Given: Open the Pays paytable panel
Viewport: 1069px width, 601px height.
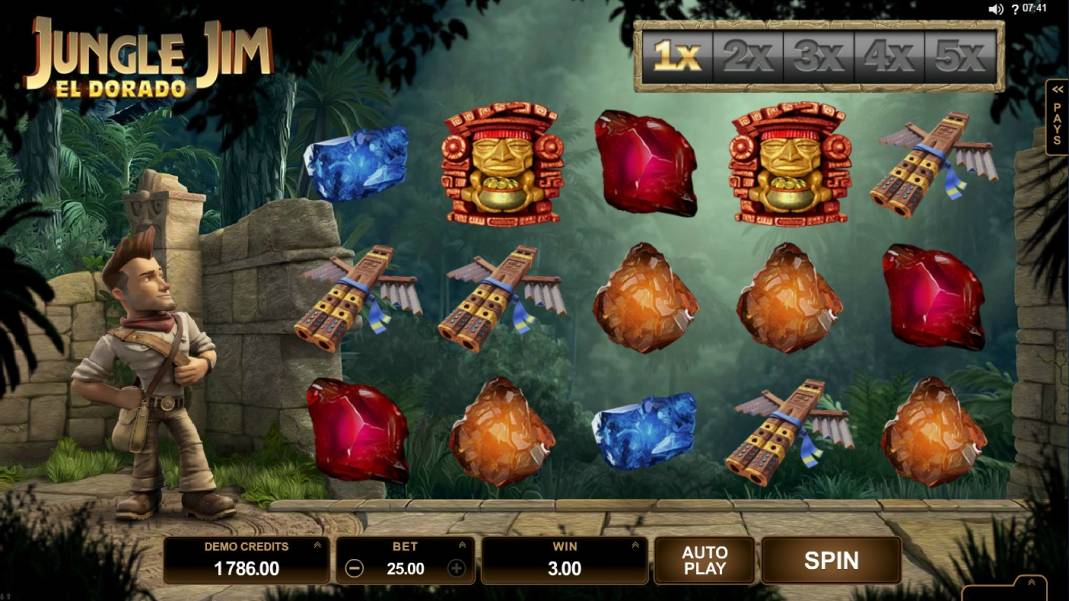Looking at the screenshot, I should click(x=1057, y=118).
